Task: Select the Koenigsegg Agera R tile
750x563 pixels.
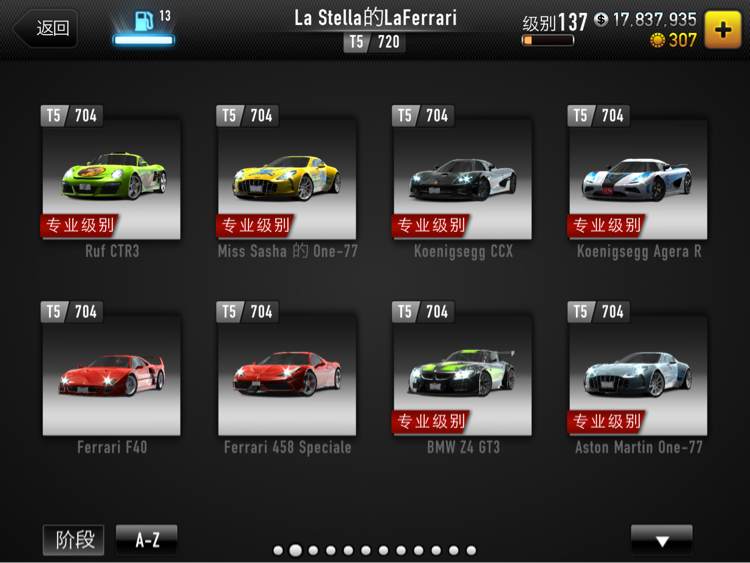Action: tap(638, 178)
